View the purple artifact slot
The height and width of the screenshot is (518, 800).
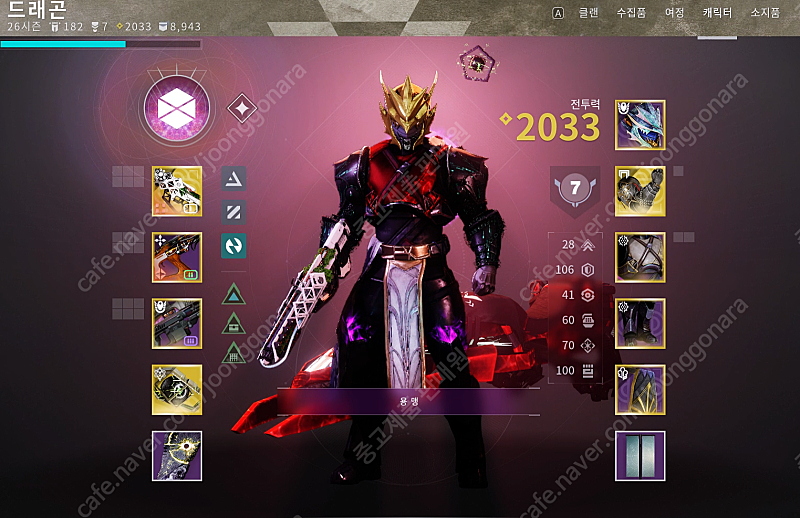[177, 455]
